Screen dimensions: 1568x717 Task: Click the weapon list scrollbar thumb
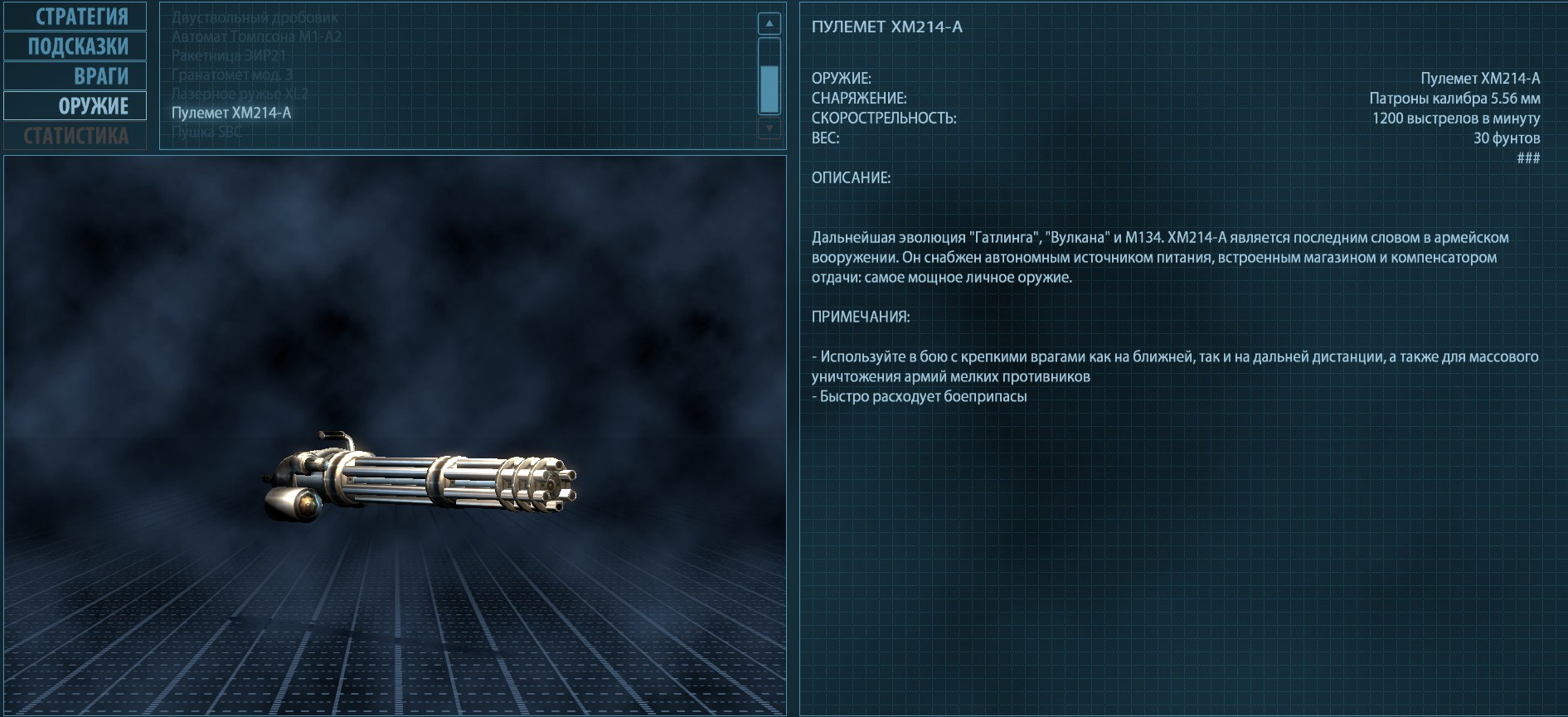[x=769, y=89]
